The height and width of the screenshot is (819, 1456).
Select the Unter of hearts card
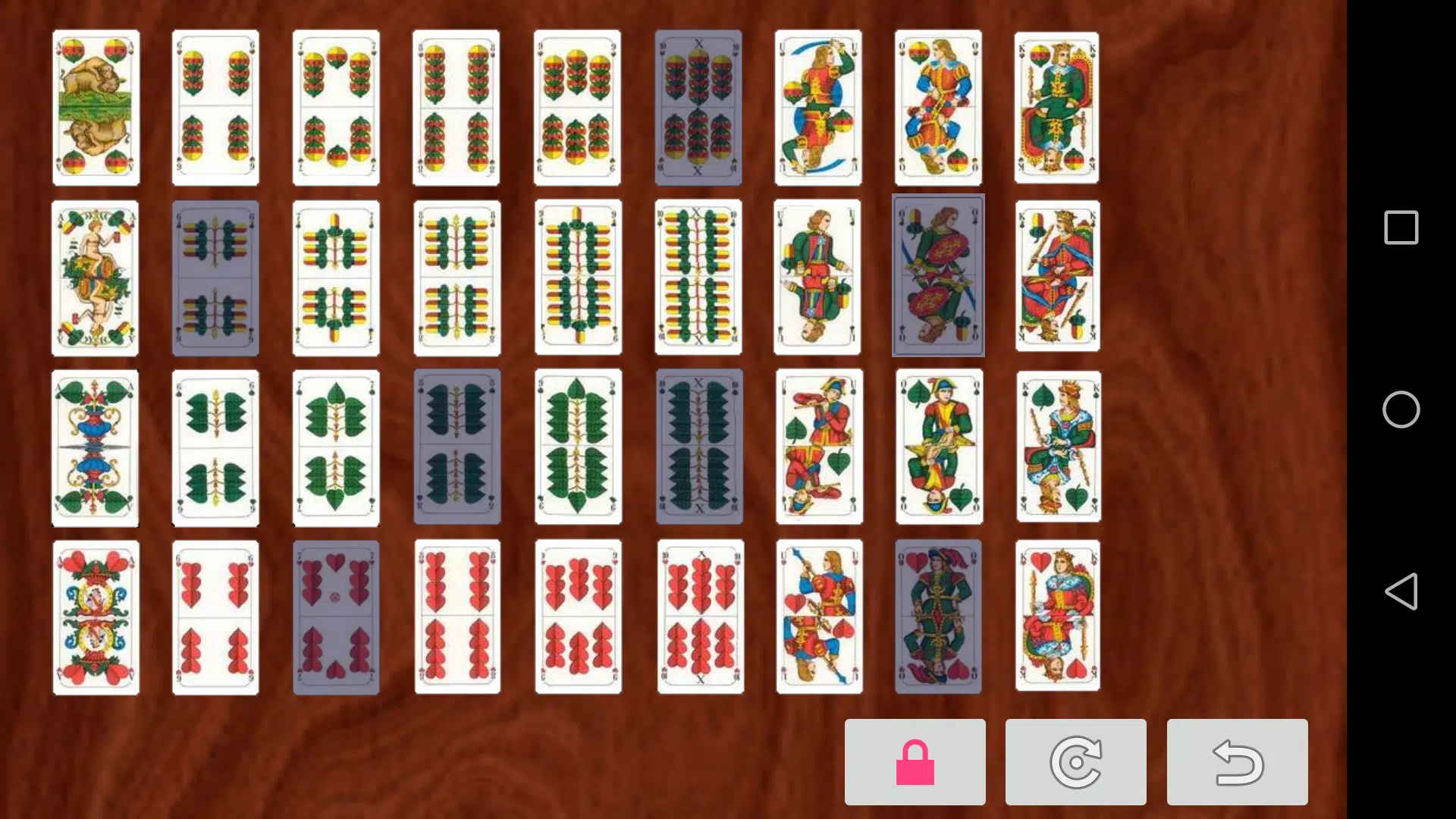[818, 616]
